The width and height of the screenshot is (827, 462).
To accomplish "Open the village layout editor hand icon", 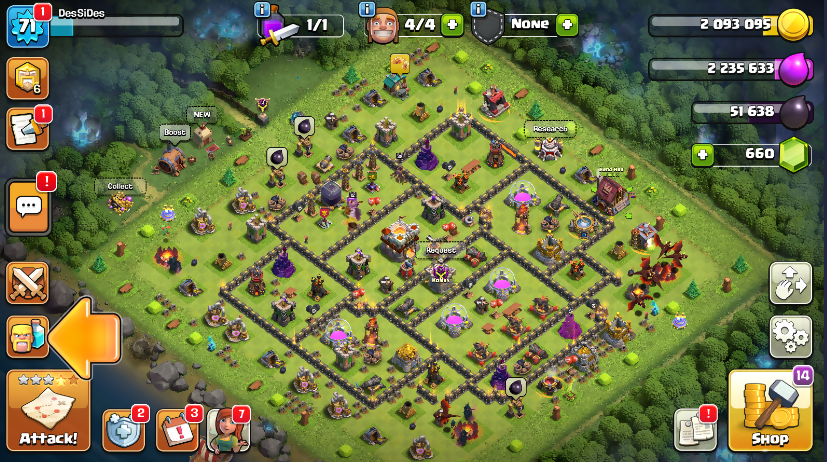I will 790,283.
